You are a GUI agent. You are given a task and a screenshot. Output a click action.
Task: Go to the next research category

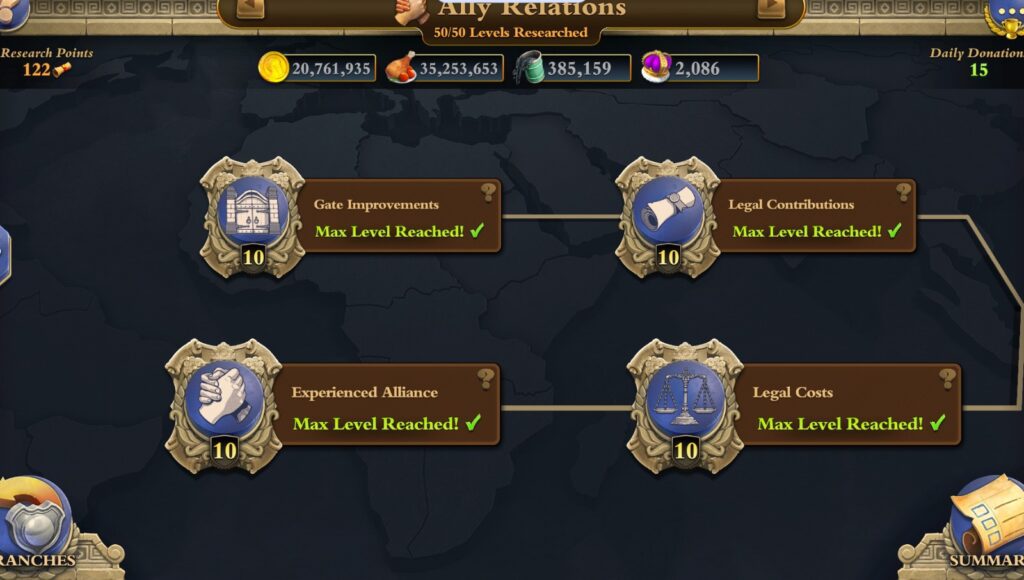tap(771, 9)
